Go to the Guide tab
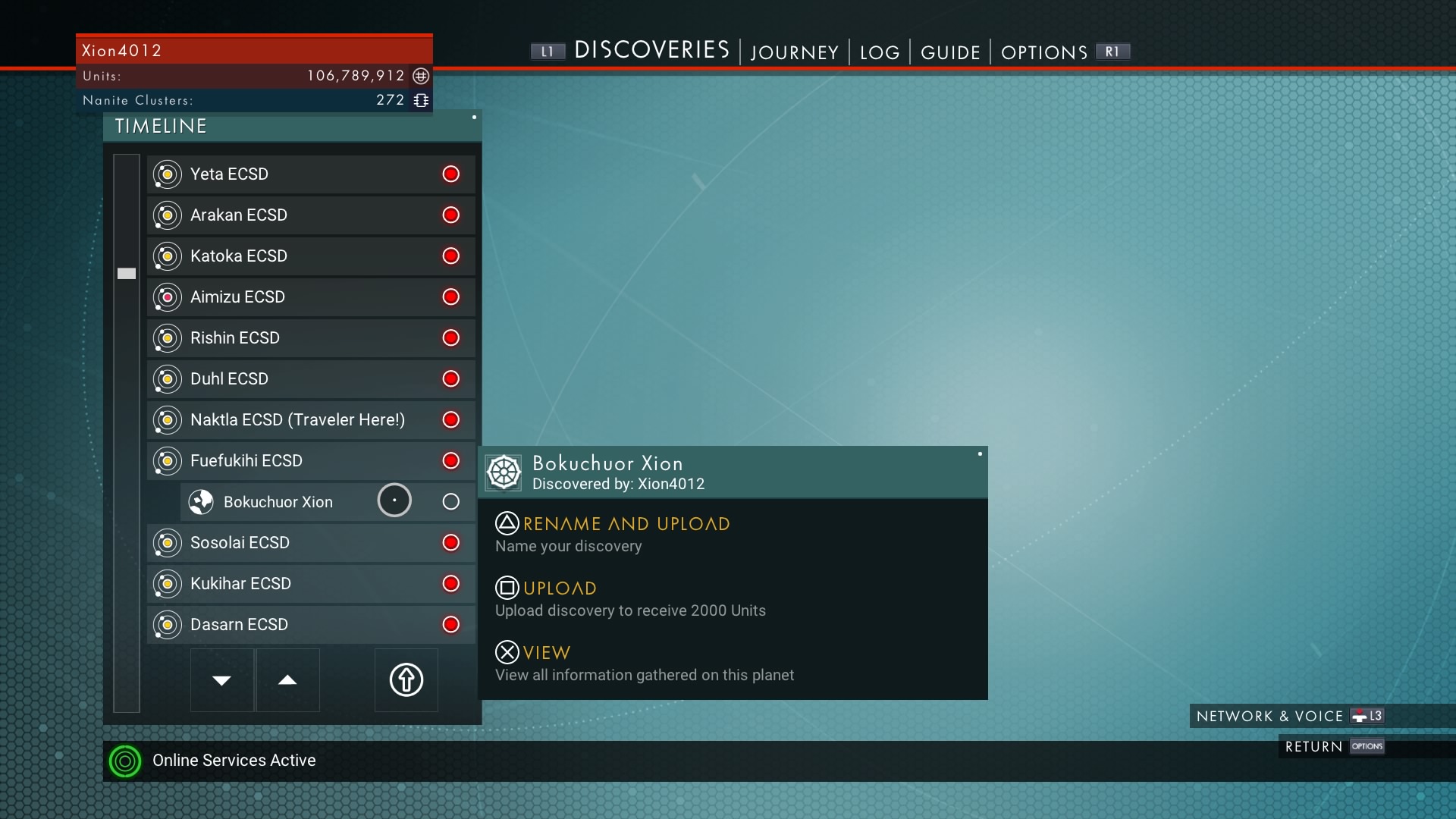Screen dimensions: 1456x819 click(x=950, y=52)
